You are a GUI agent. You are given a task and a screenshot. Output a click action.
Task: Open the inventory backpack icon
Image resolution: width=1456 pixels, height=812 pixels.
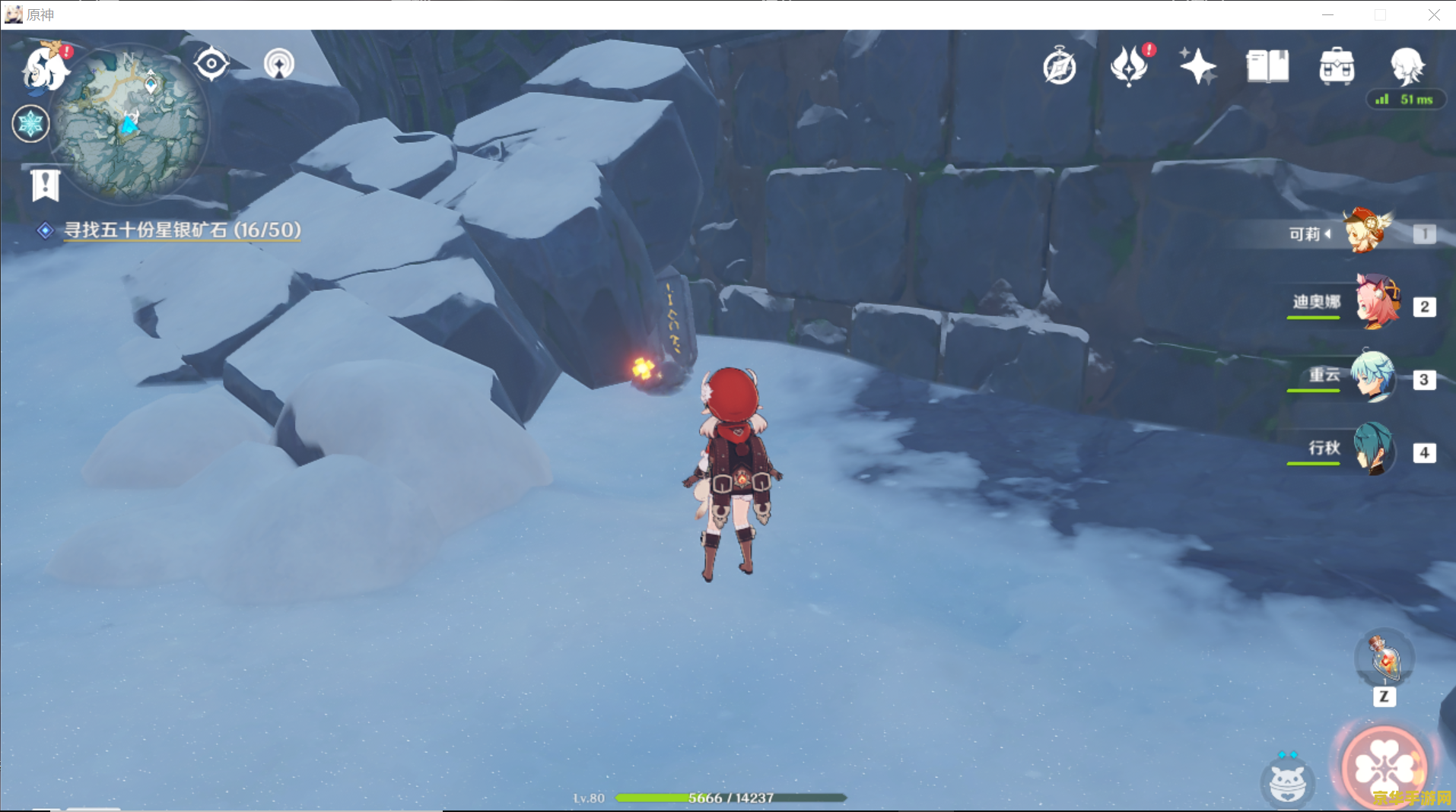1337,66
